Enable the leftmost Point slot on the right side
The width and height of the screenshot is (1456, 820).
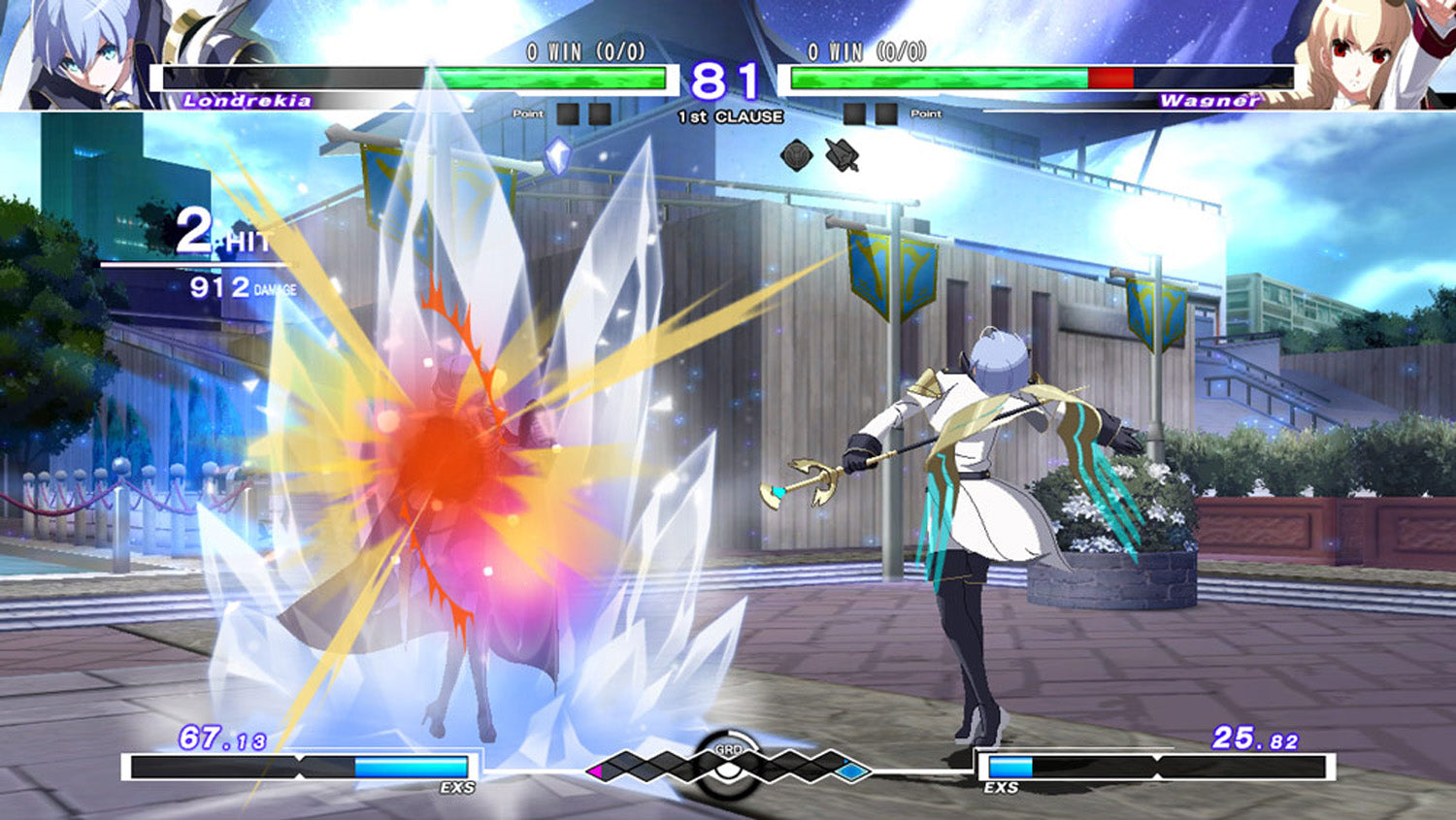point(855,112)
